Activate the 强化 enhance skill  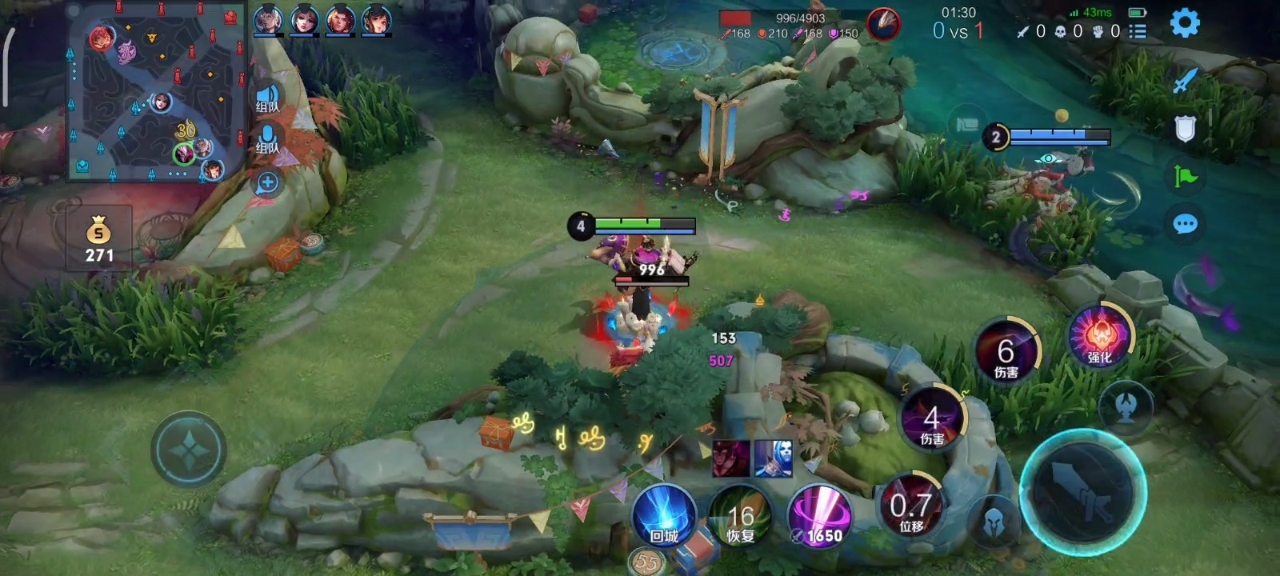1100,336
